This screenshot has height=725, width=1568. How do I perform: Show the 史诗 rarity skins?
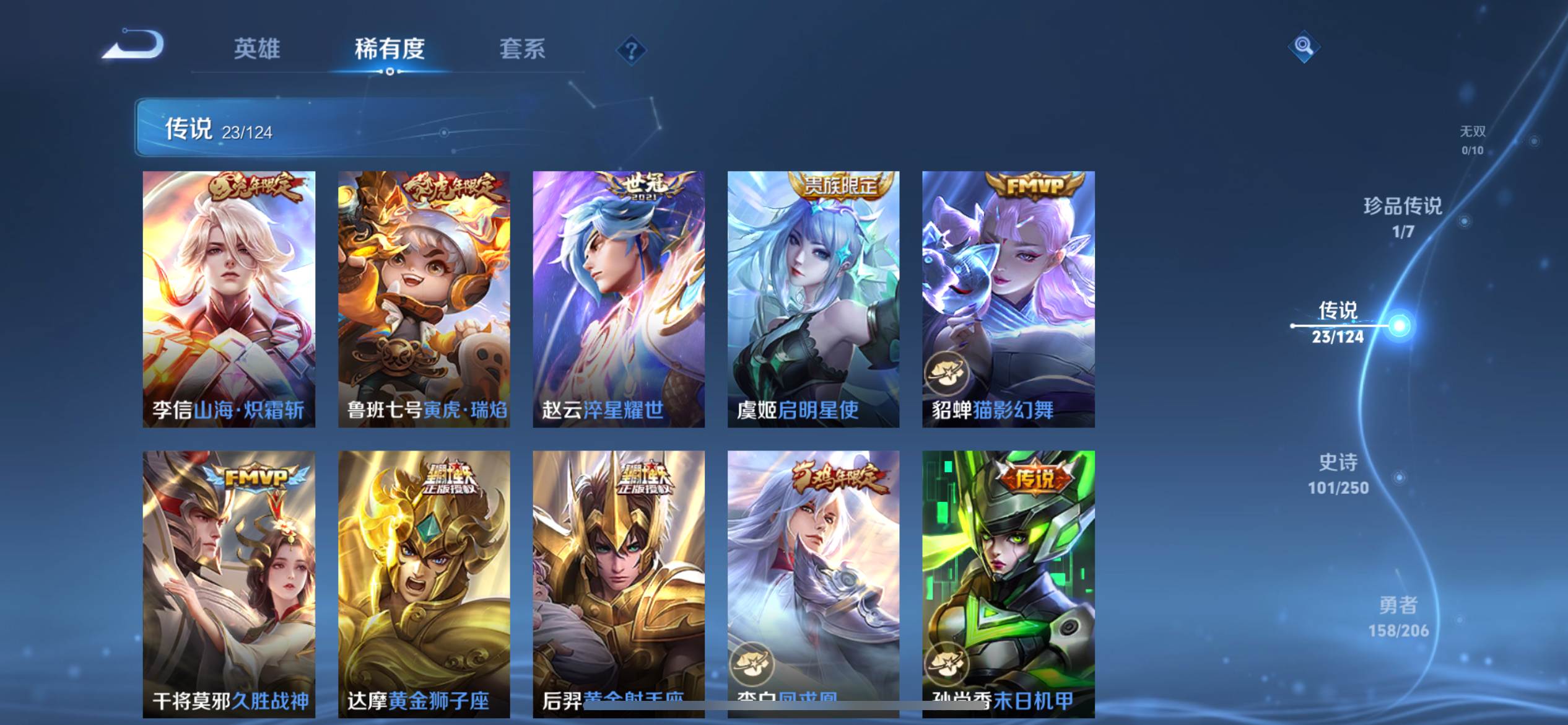(1338, 474)
